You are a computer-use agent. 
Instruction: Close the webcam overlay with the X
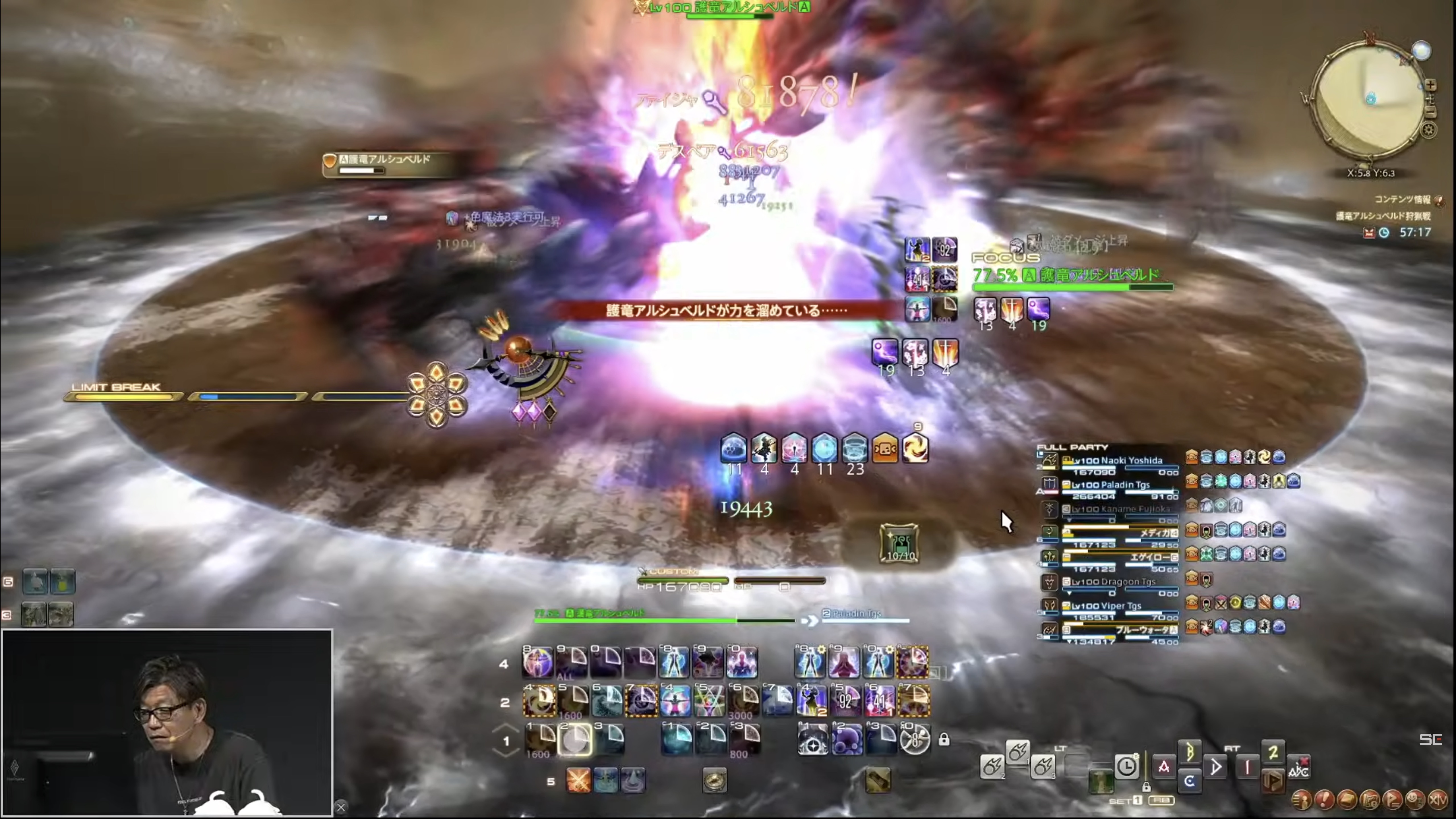coord(340,807)
